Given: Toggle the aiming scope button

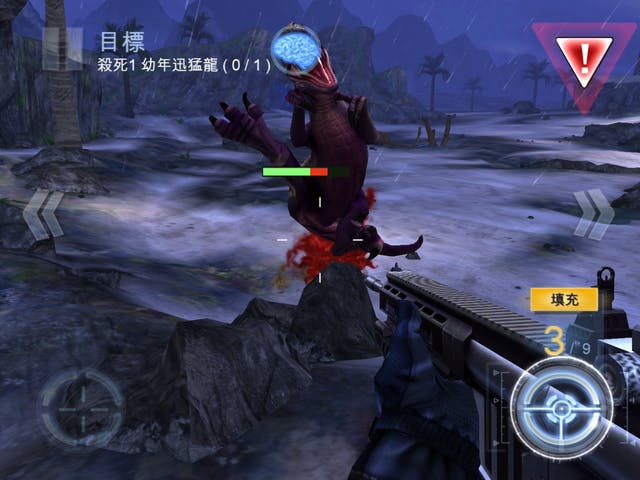Looking at the screenshot, I should (81, 410).
